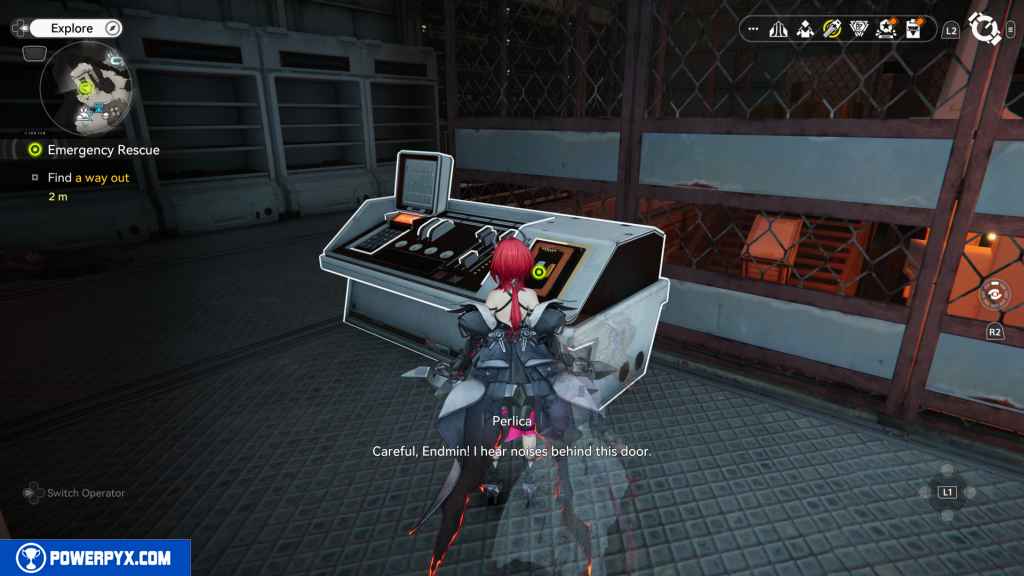Open the star badge icon with orange dot
This screenshot has width=1024, height=576.
(885, 29)
